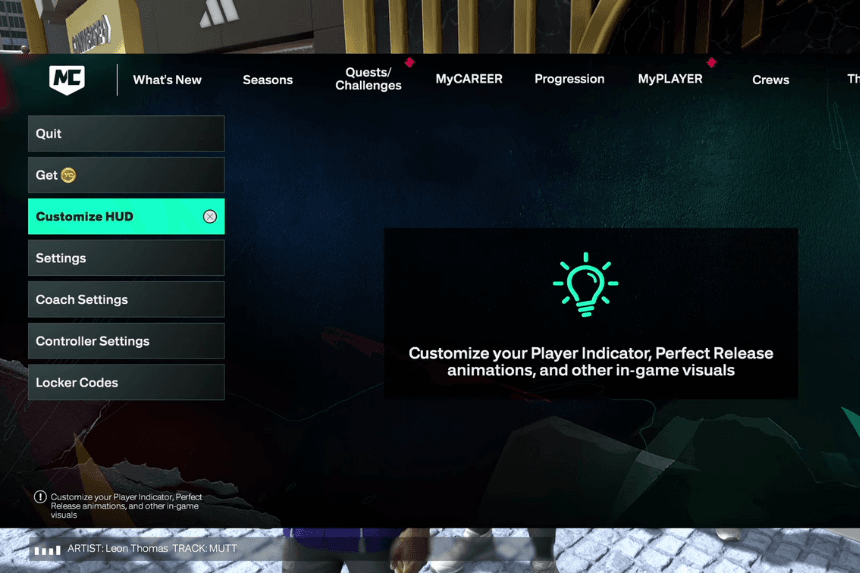
Task: Open the Seasons tab
Action: click(x=268, y=80)
